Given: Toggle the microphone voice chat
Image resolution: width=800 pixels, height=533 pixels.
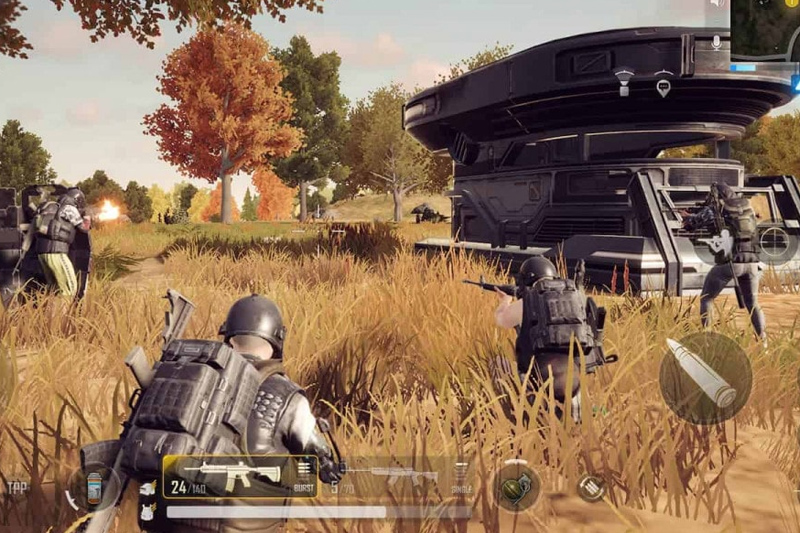Looking at the screenshot, I should click(716, 42).
